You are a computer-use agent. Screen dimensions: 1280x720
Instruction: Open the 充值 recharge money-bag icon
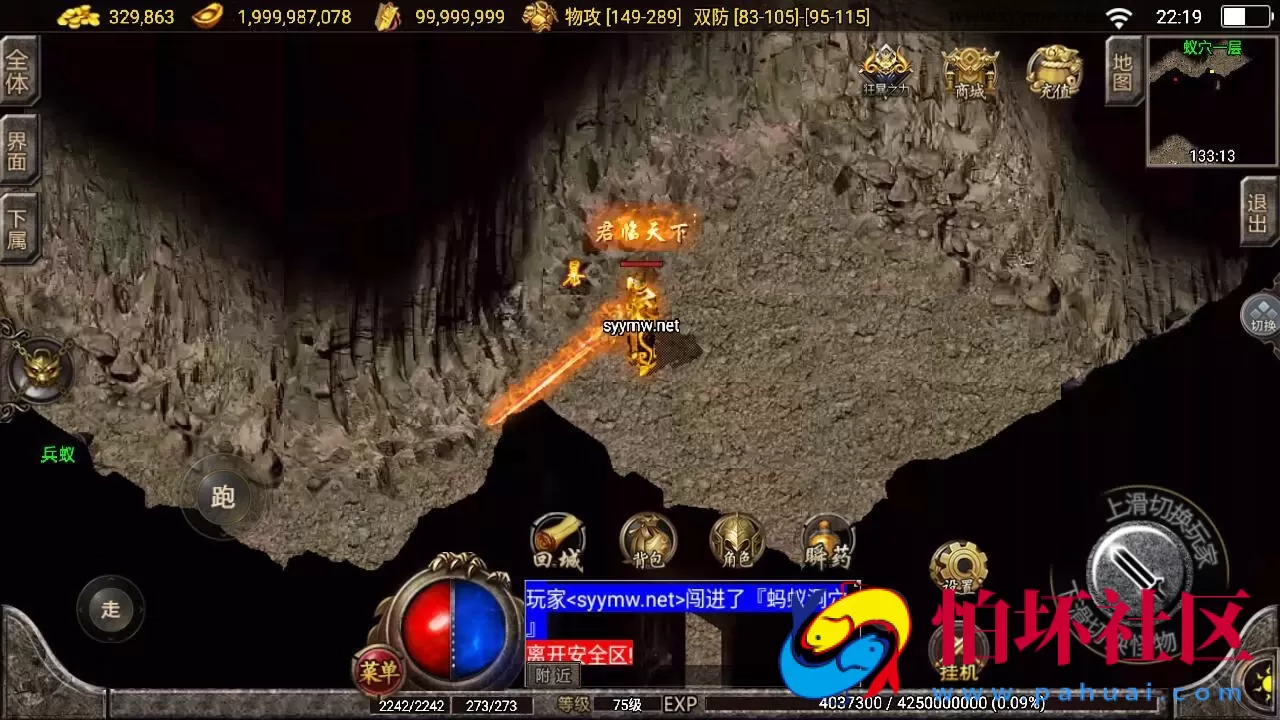tap(1053, 72)
